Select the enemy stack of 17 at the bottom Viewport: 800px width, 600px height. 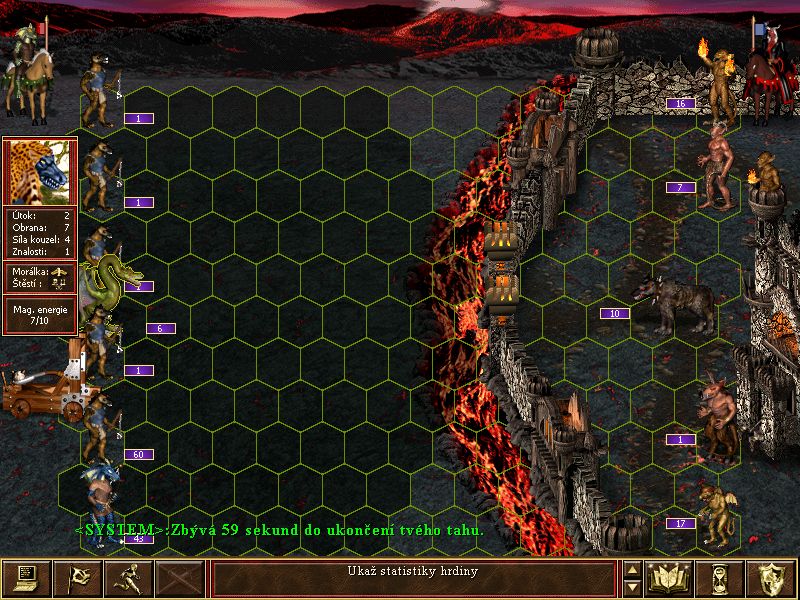pos(716,514)
